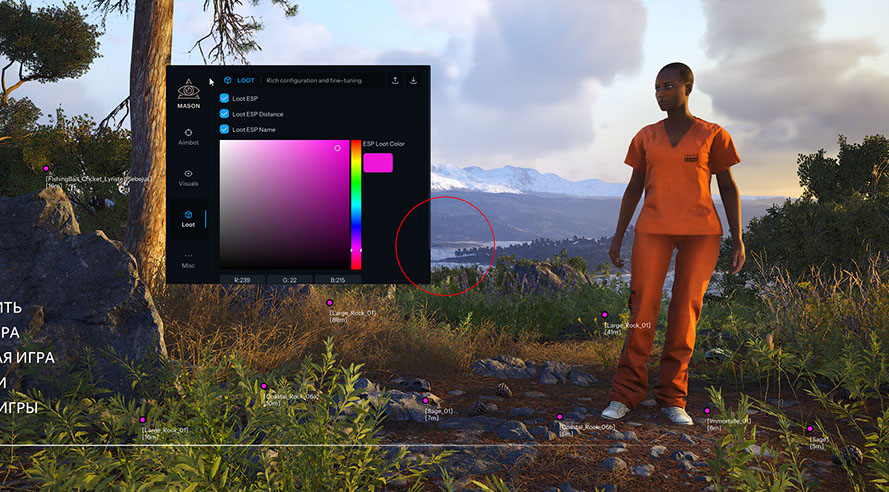Select the menu entry ending in "ИТЬ"
Viewport: 889px width, 492px height.
10,307
